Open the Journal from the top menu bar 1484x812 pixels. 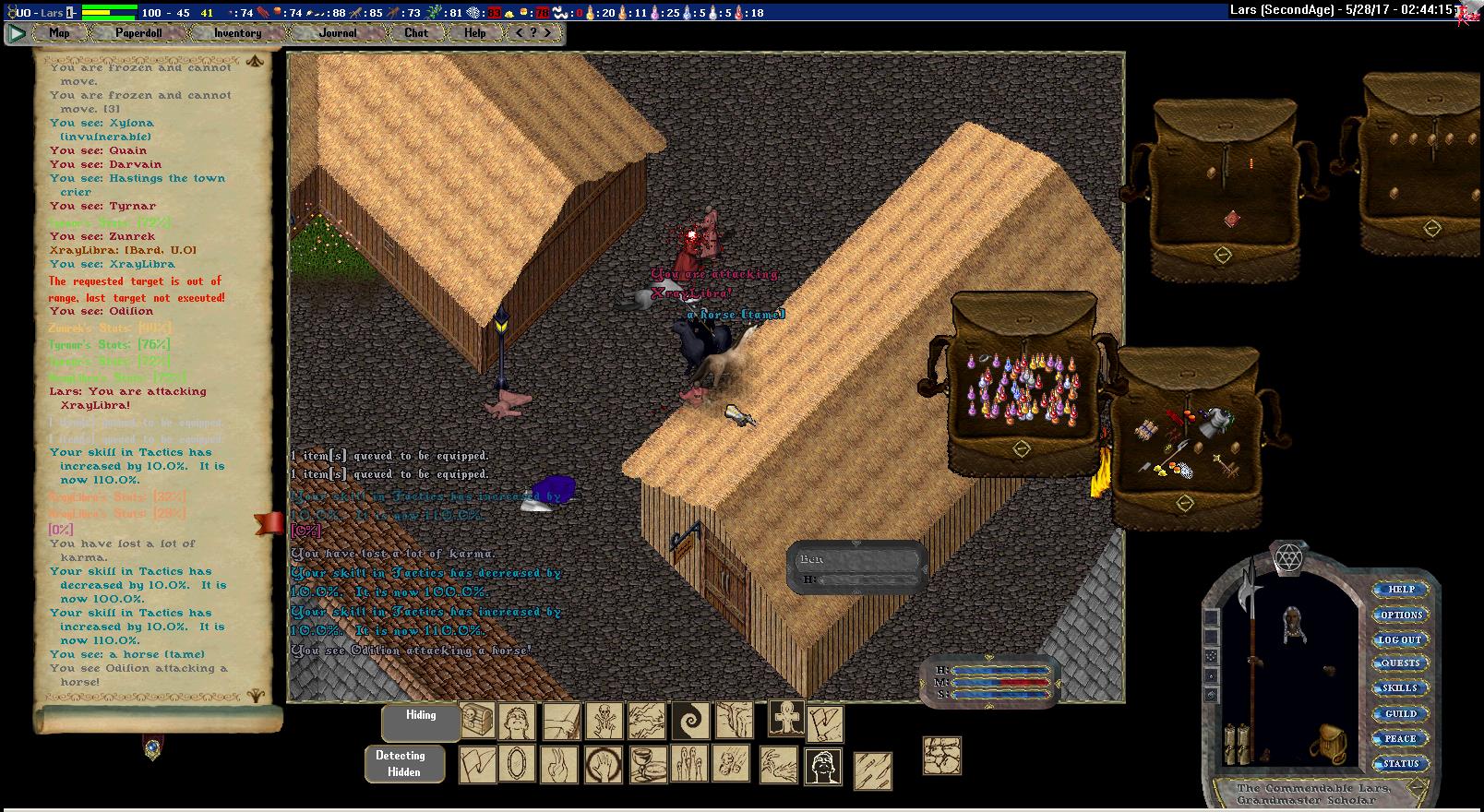pyautogui.click(x=338, y=33)
